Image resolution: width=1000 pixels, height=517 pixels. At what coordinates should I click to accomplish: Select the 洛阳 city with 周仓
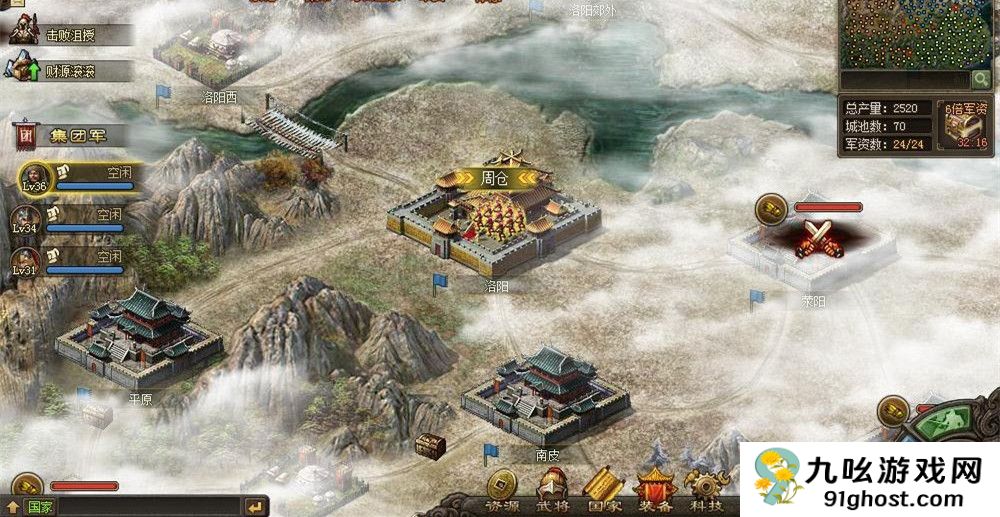click(x=495, y=222)
